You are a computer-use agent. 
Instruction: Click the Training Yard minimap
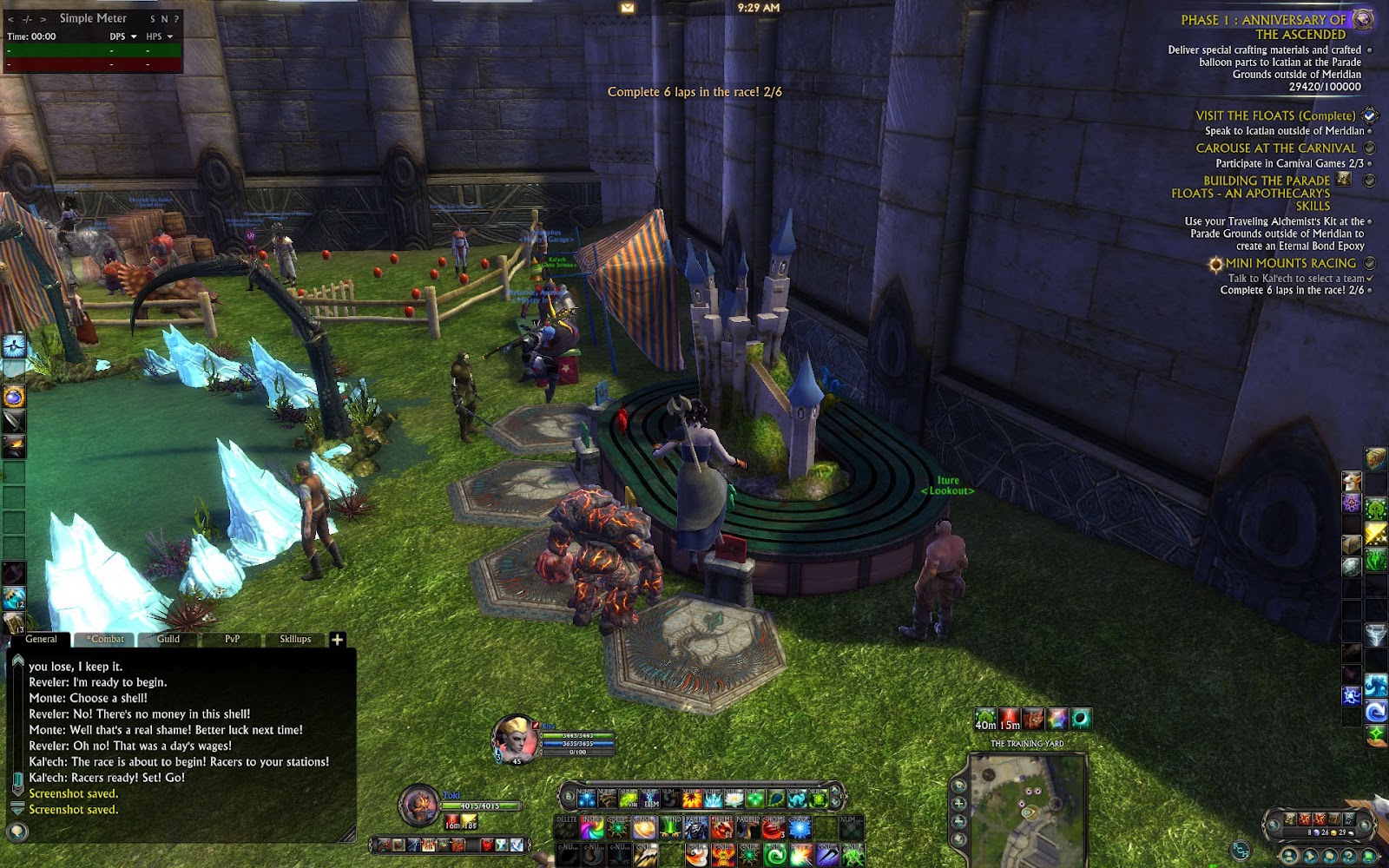(1028, 807)
